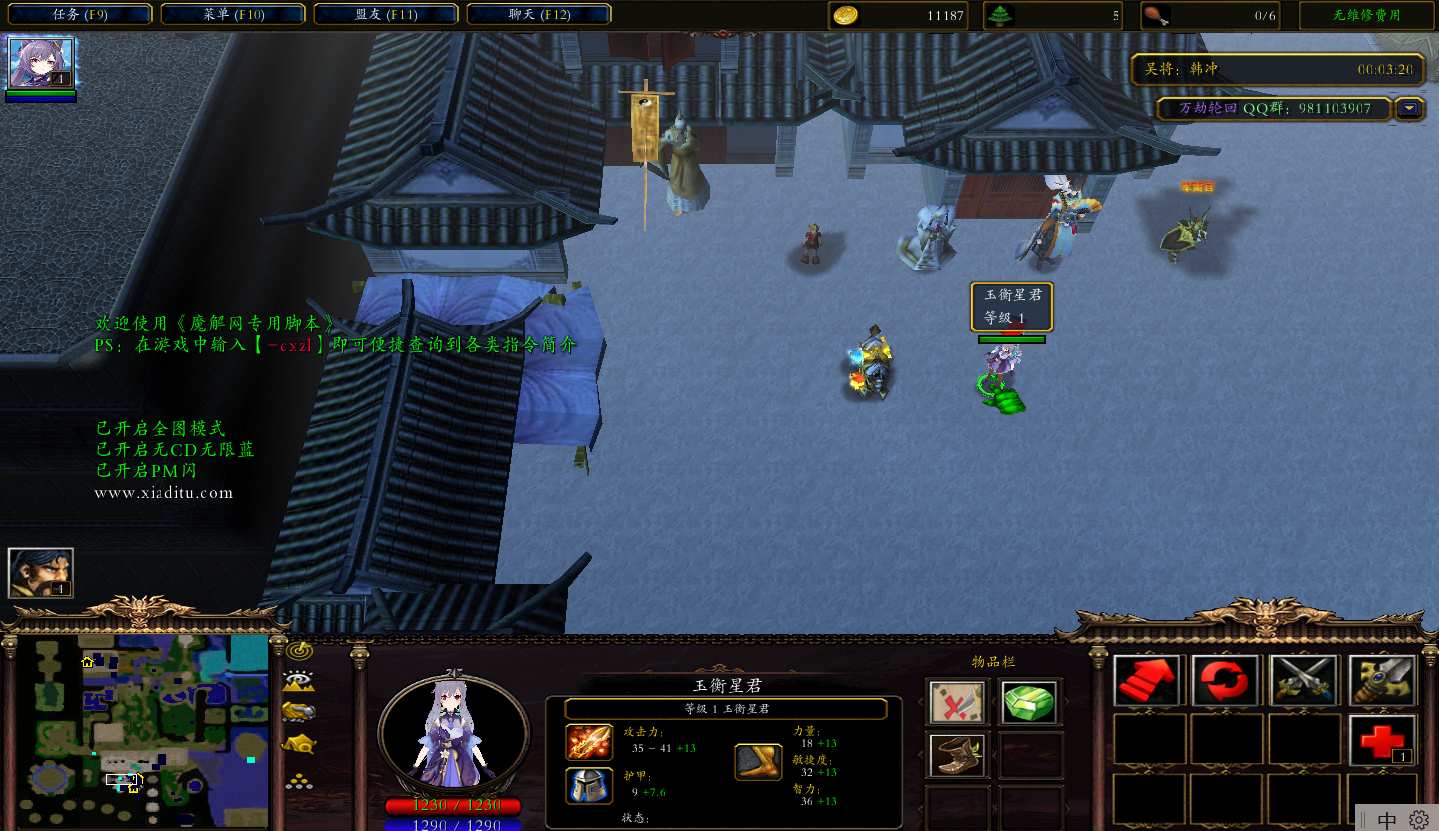
Task: Activate the crossed swords attack command
Action: click(1304, 681)
